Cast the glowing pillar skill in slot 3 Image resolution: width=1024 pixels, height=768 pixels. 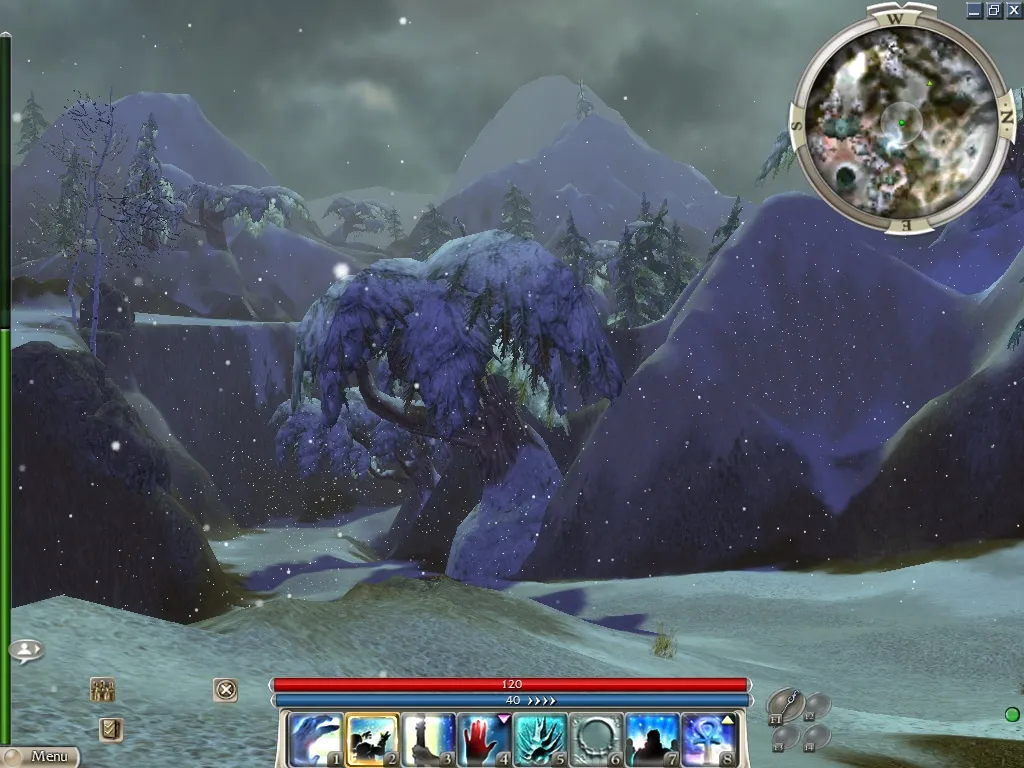click(x=428, y=739)
